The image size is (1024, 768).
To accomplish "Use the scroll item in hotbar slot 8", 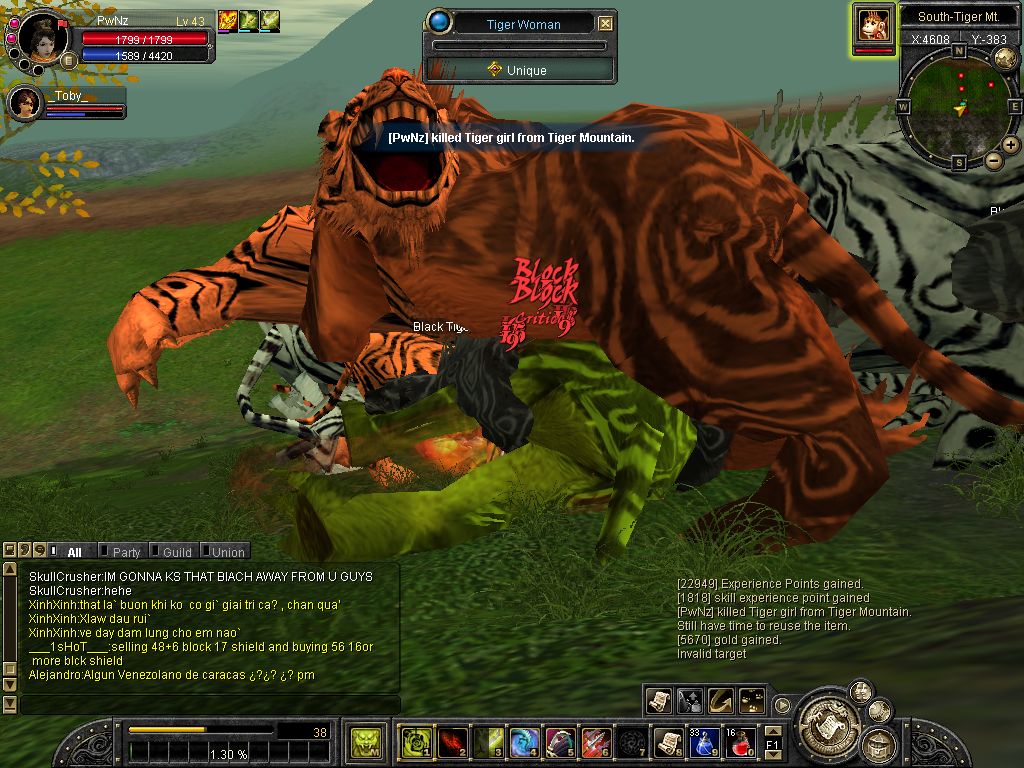I will 668,742.
